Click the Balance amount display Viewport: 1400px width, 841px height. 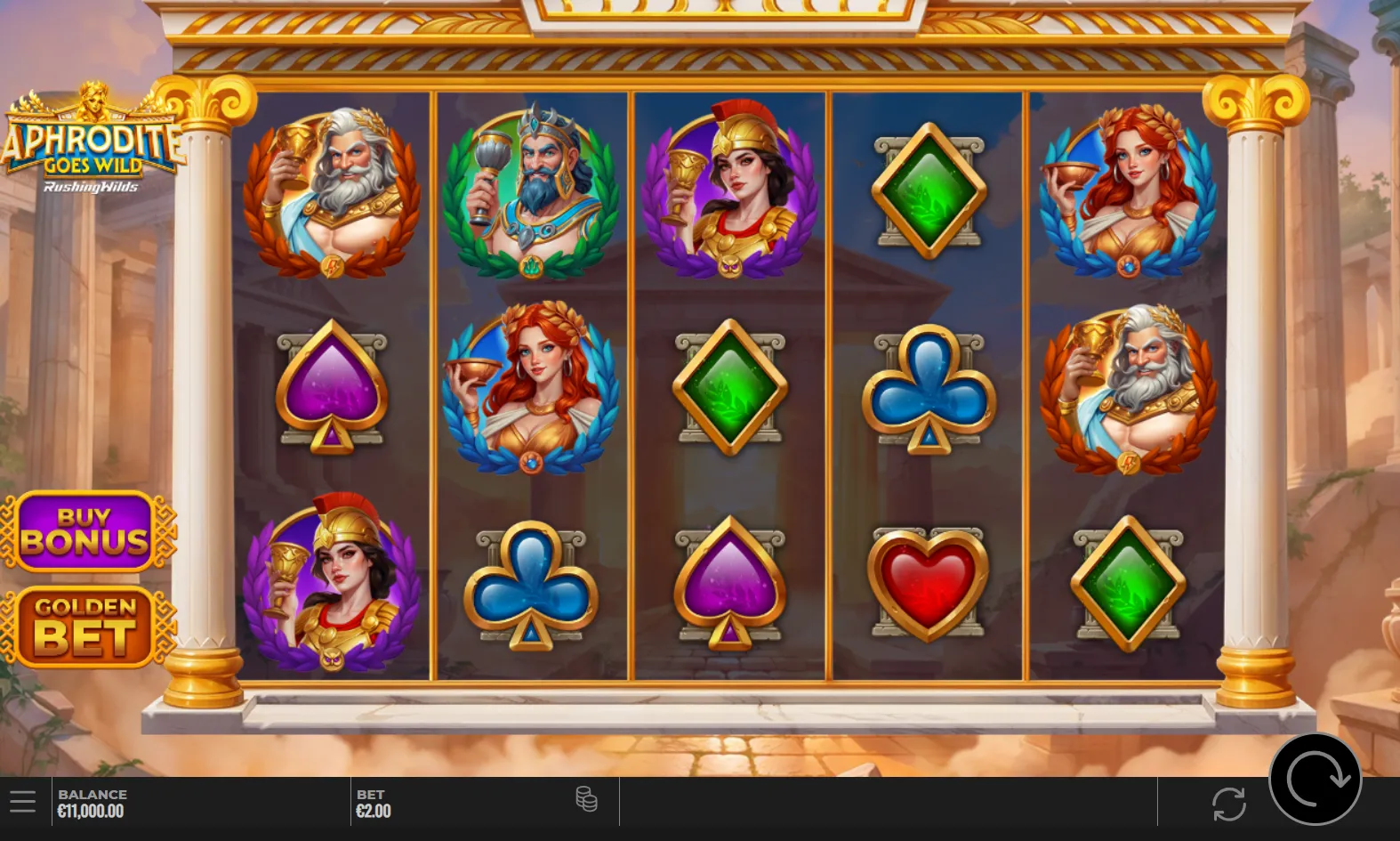point(91,803)
